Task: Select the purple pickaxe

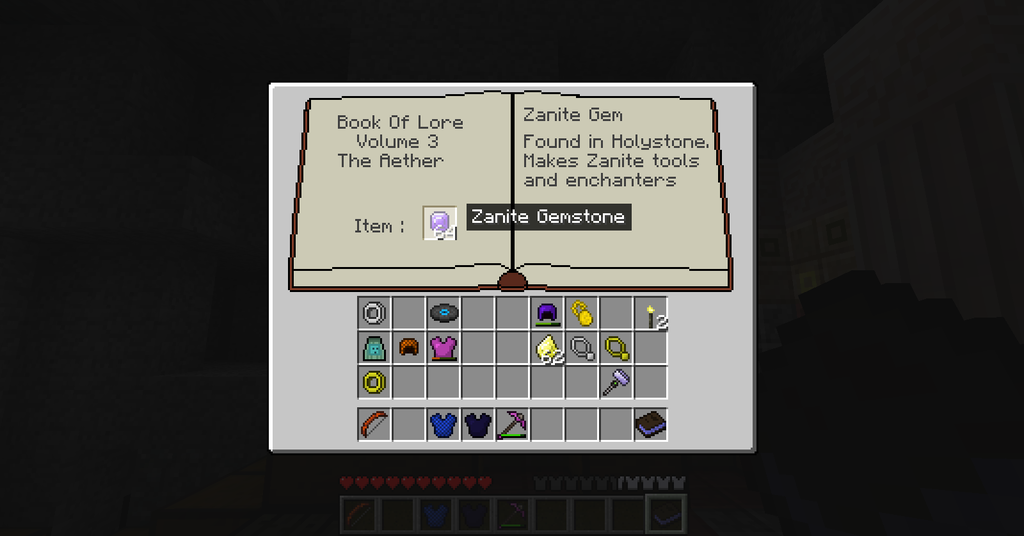Action: 512,424
